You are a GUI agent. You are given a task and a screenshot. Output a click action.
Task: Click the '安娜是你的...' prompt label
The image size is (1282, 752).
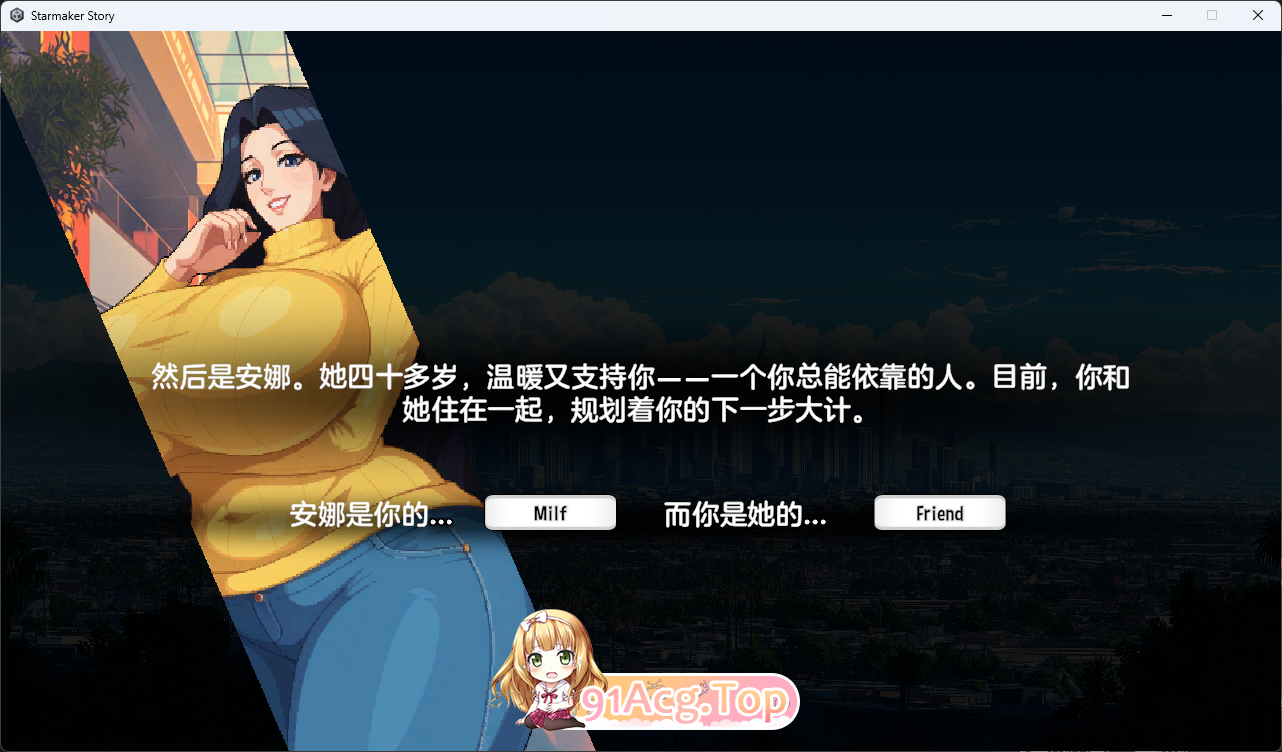371,514
